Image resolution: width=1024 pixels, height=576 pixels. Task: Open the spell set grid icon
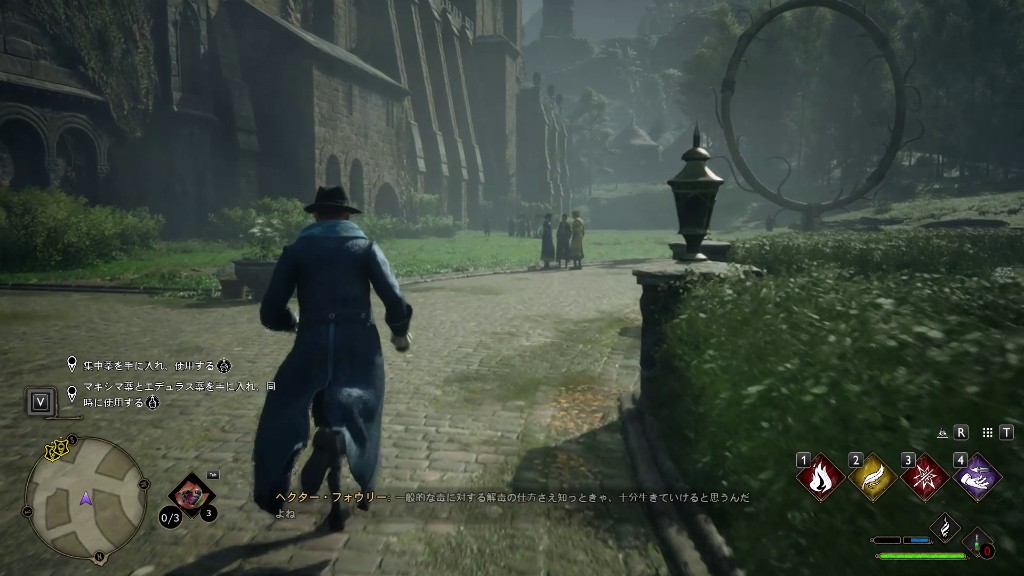(x=988, y=432)
